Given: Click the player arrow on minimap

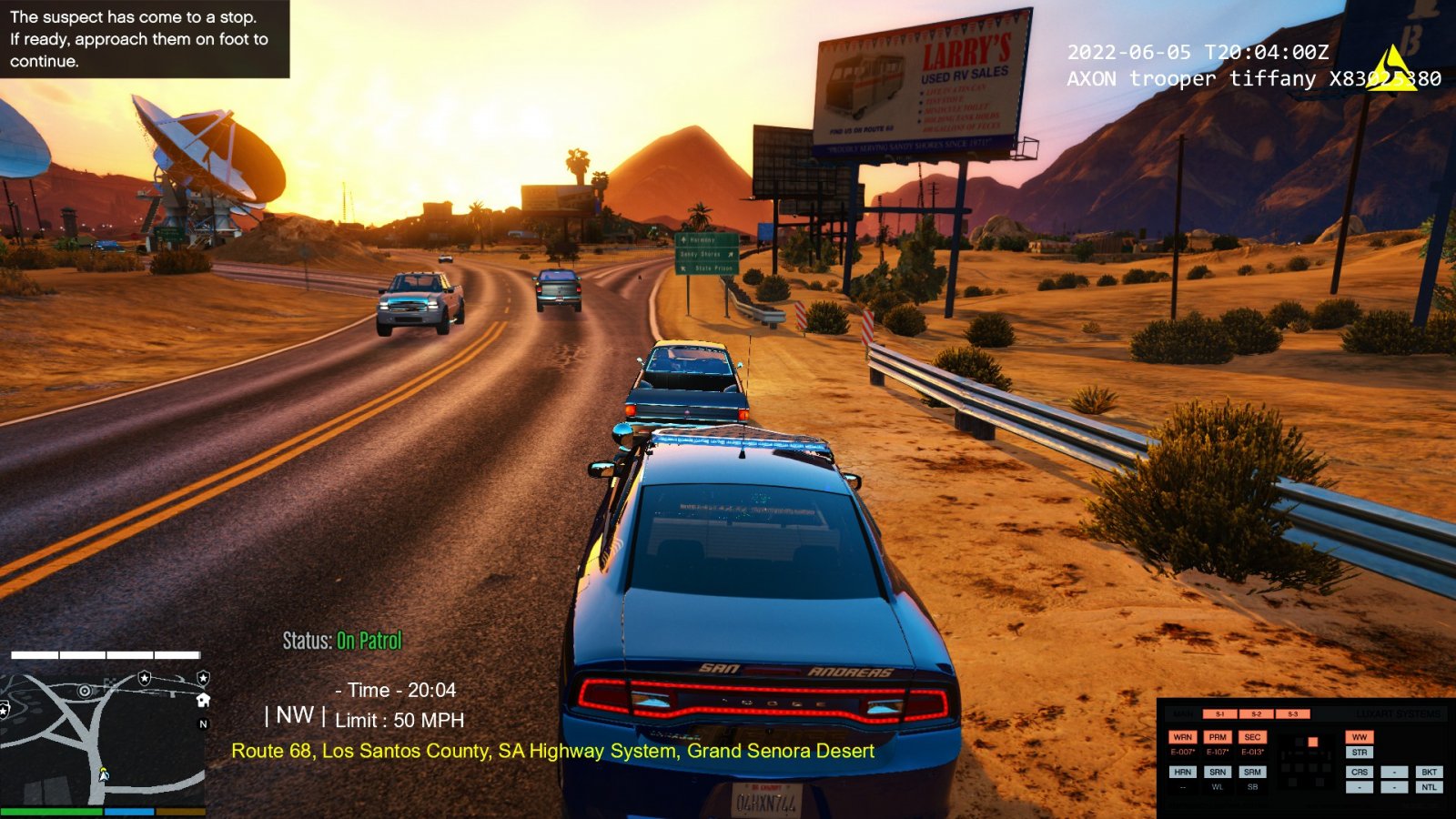Looking at the screenshot, I should 104,773.
